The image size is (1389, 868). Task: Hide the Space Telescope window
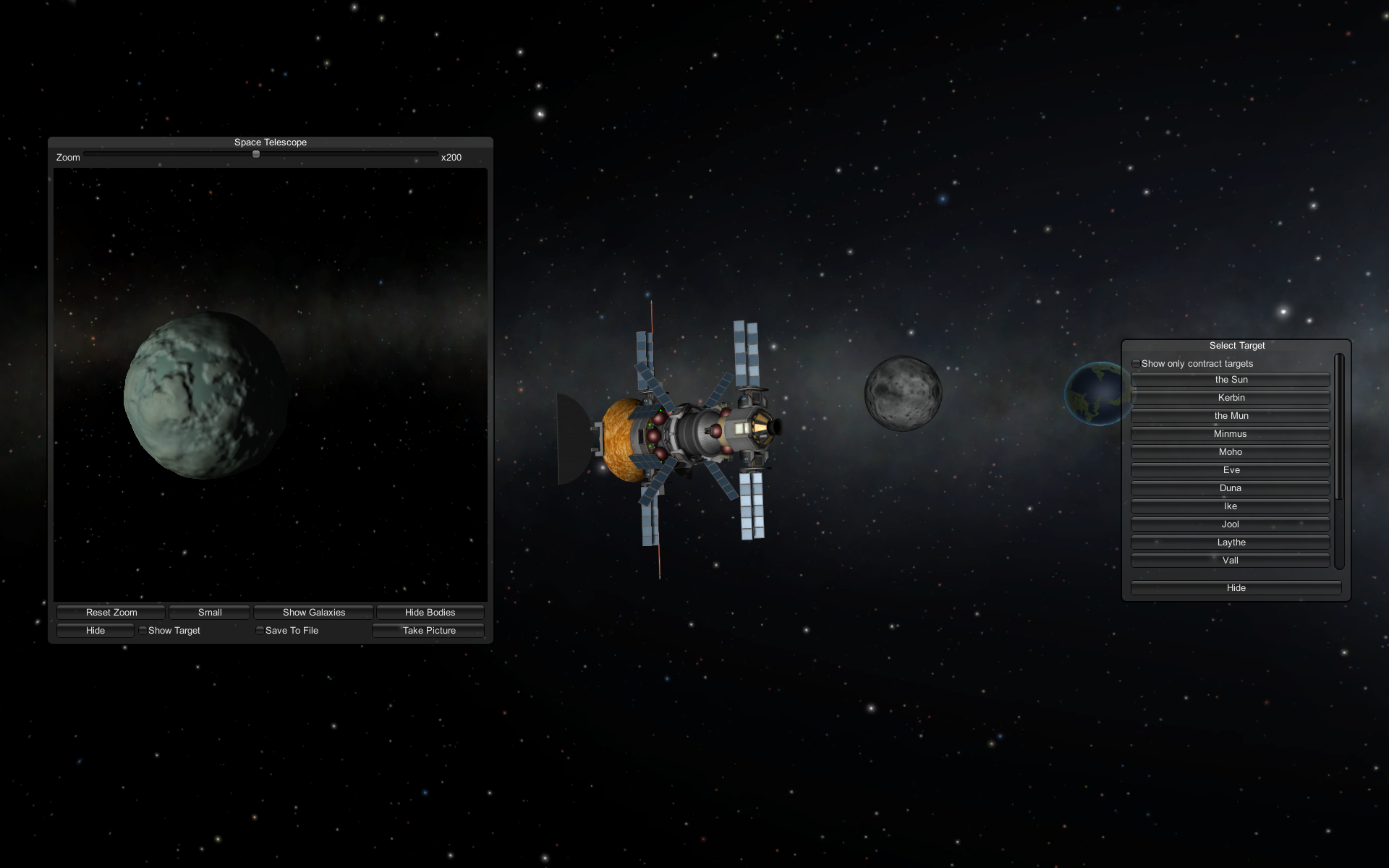click(95, 631)
